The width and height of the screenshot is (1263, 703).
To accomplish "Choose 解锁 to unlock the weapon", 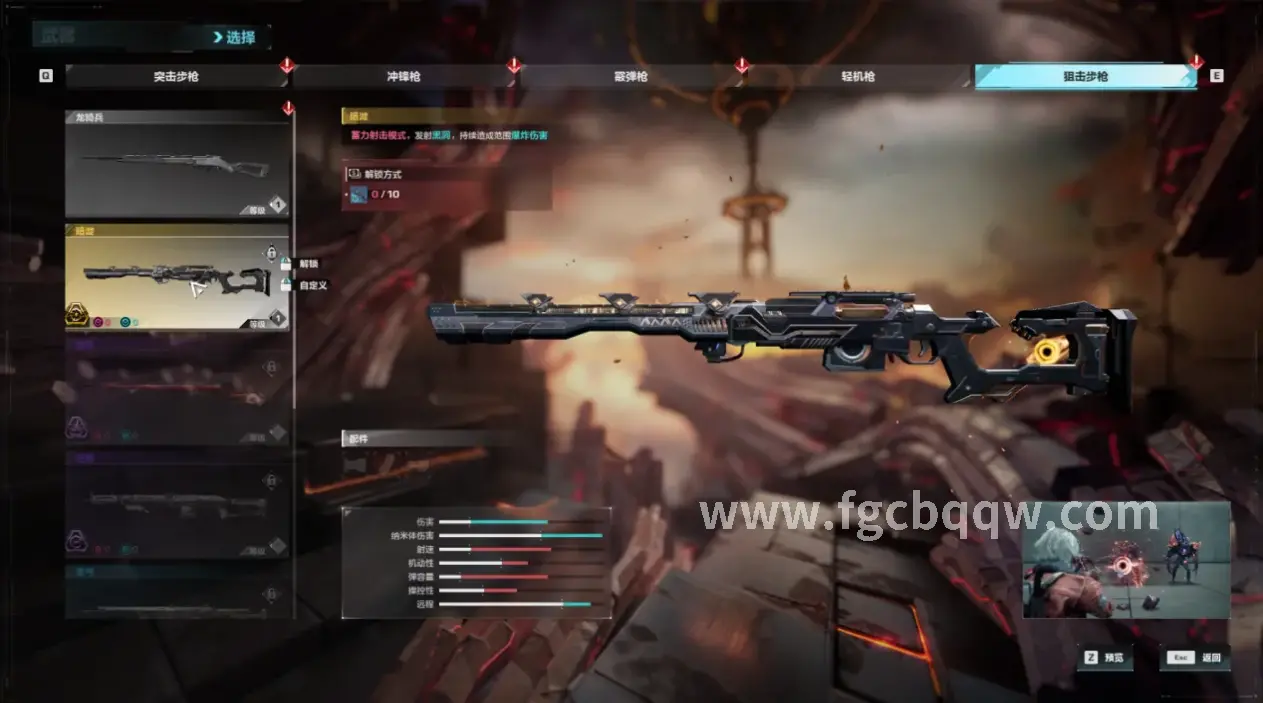I will click(x=306, y=264).
